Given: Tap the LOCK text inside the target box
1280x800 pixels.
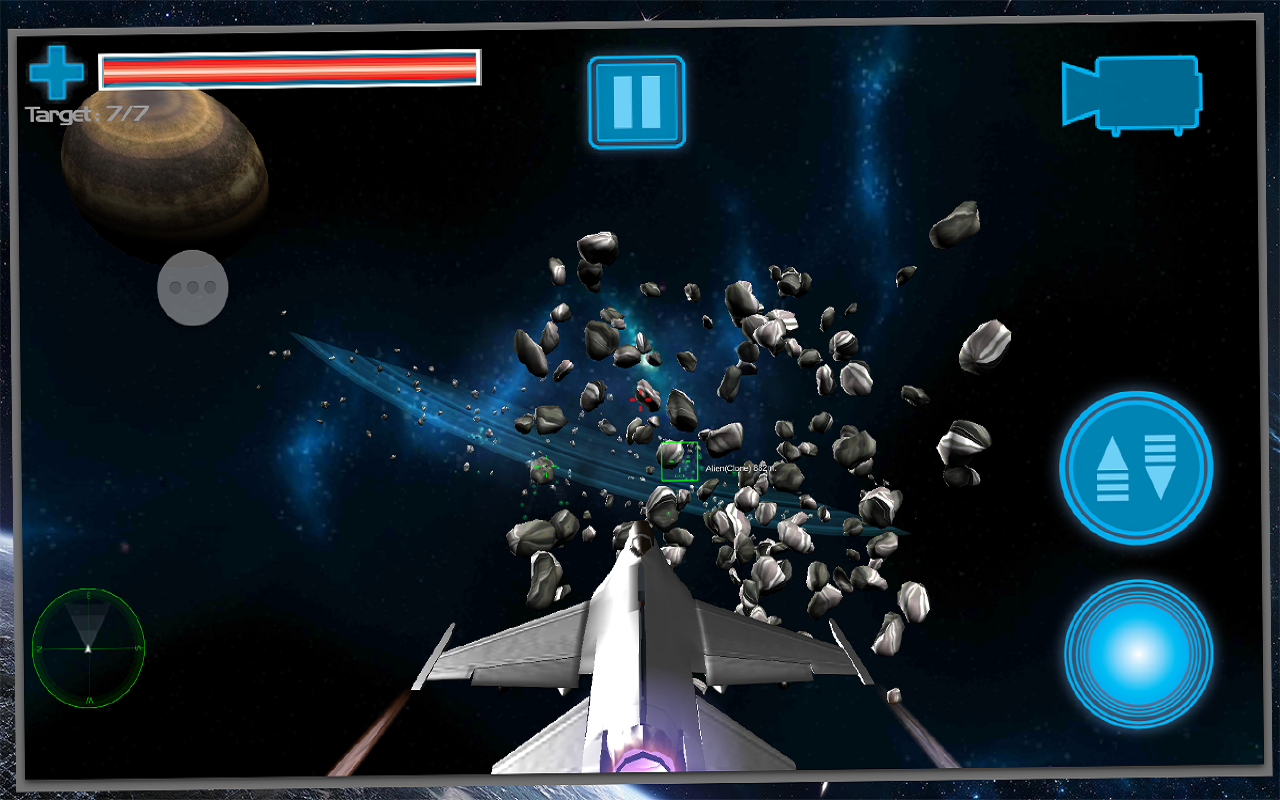Looking at the screenshot, I should (679, 475).
